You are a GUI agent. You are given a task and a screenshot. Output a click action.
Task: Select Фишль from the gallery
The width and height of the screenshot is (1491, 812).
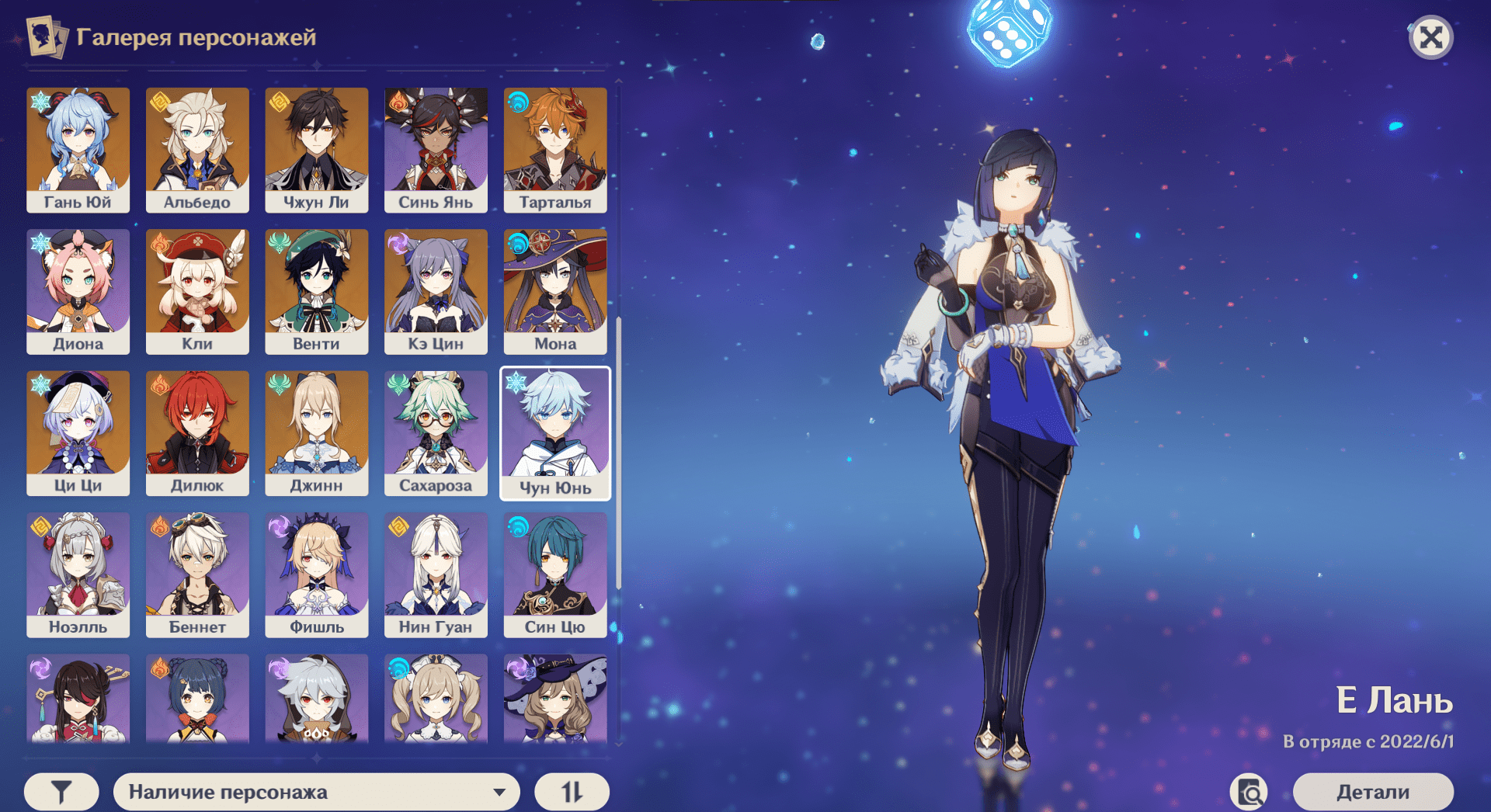pyautogui.click(x=316, y=574)
